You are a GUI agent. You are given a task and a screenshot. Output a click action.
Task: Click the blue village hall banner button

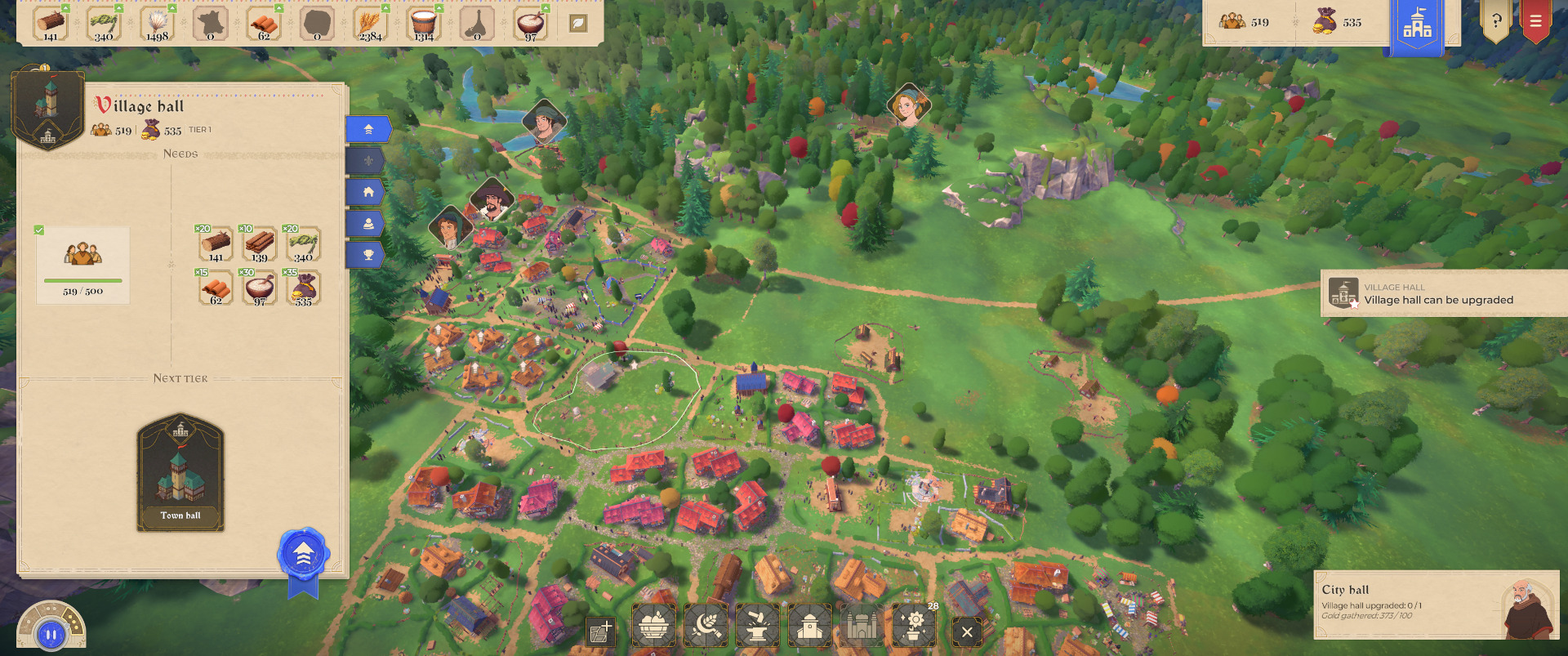[1417, 26]
